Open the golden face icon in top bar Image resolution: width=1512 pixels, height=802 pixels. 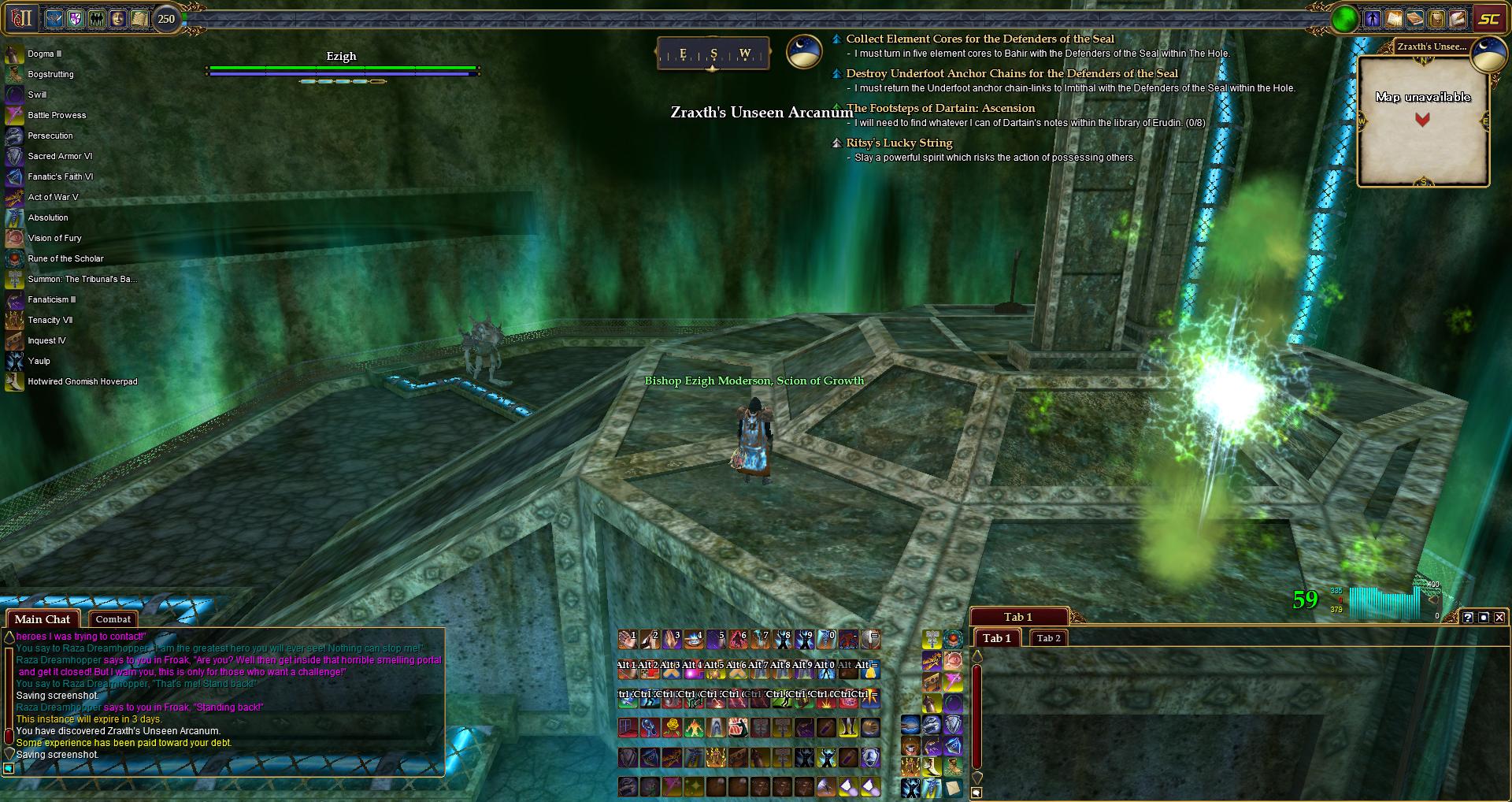click(118, 18)
